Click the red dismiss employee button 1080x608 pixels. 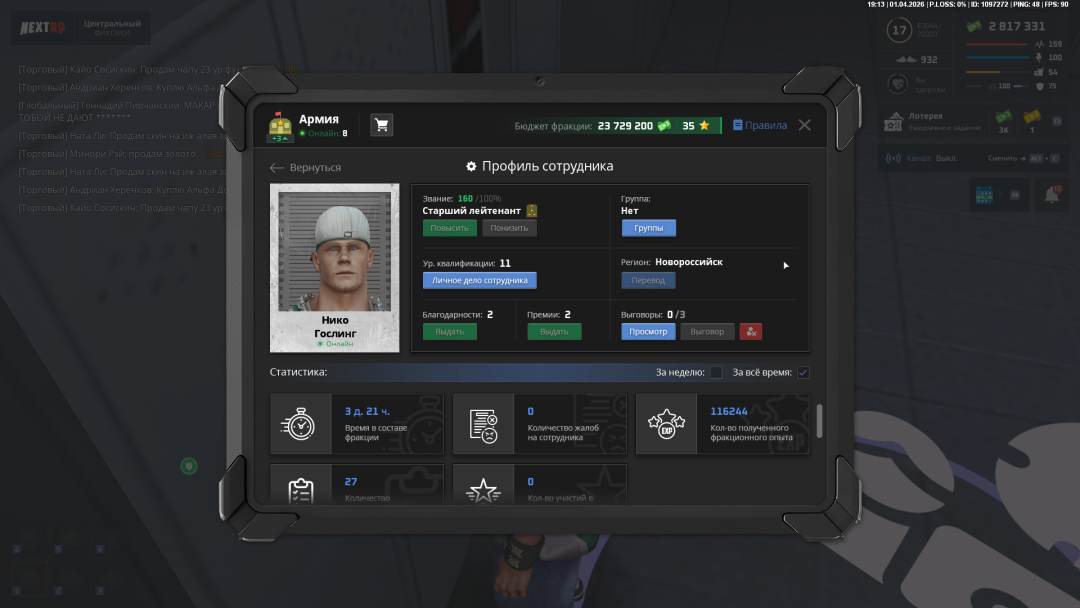750,331
